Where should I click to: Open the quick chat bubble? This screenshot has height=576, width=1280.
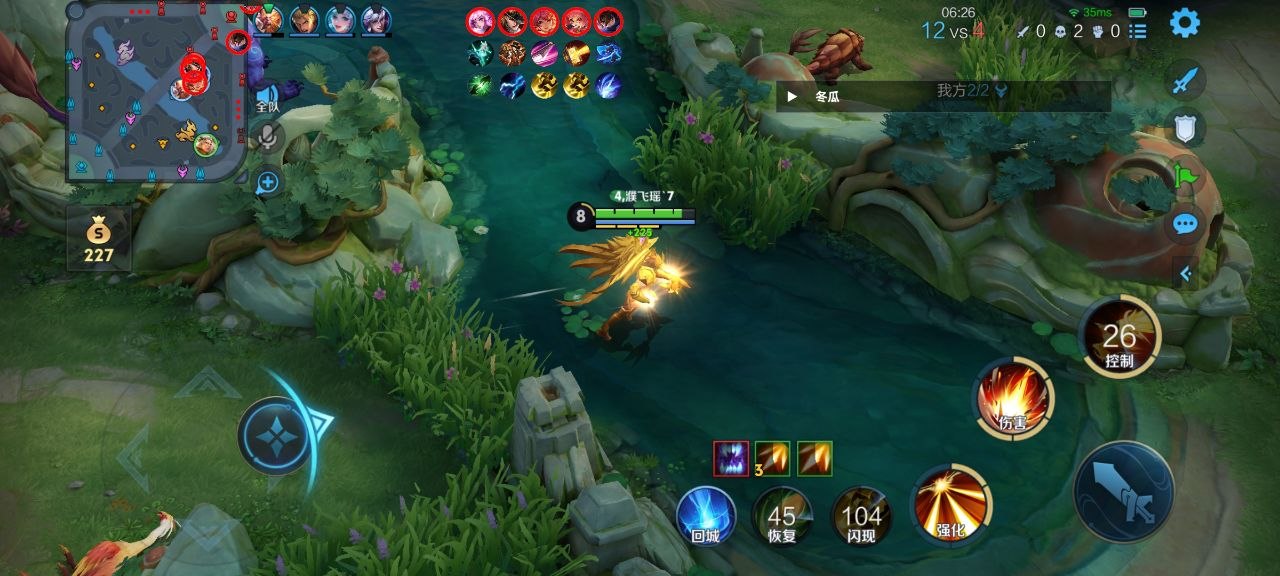[1185, 224]
